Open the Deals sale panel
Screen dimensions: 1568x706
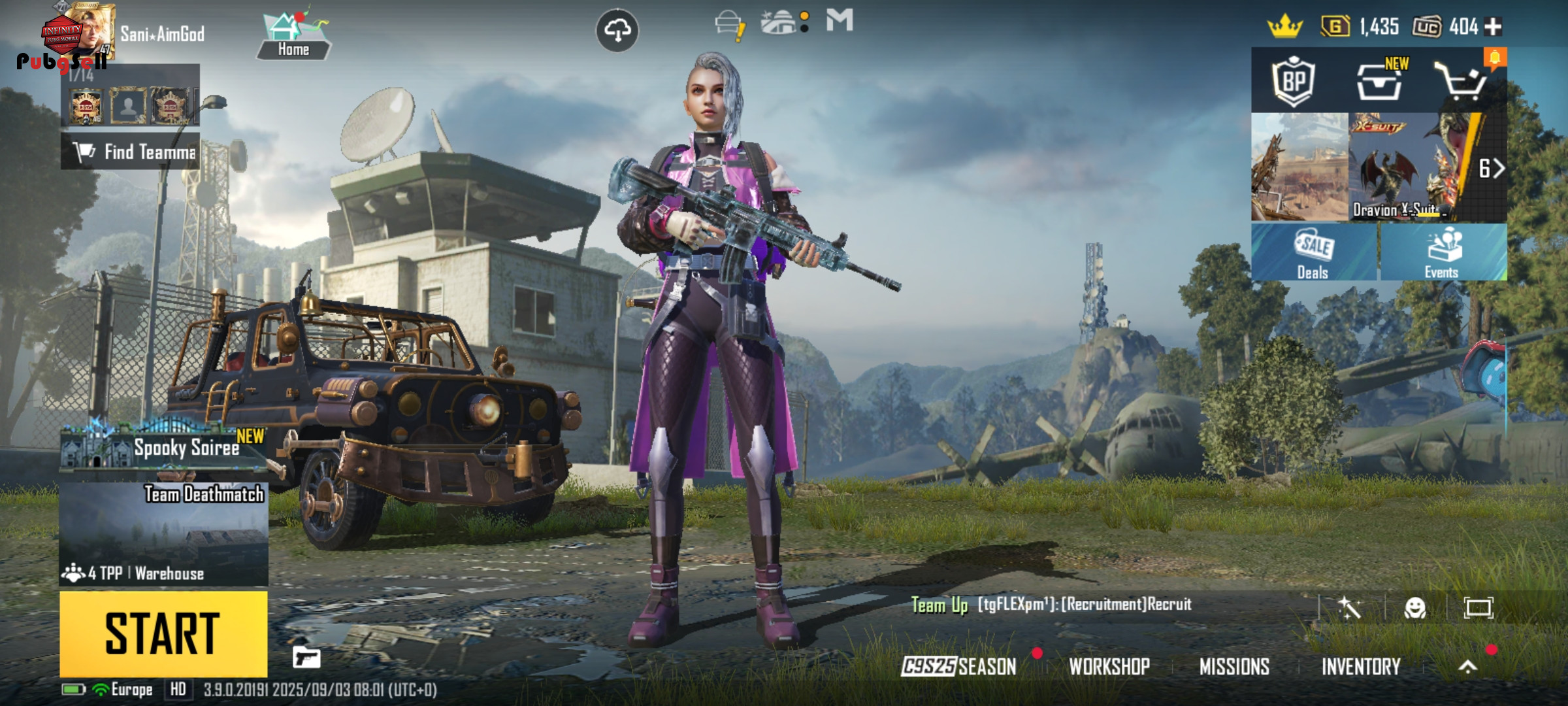1313,253
